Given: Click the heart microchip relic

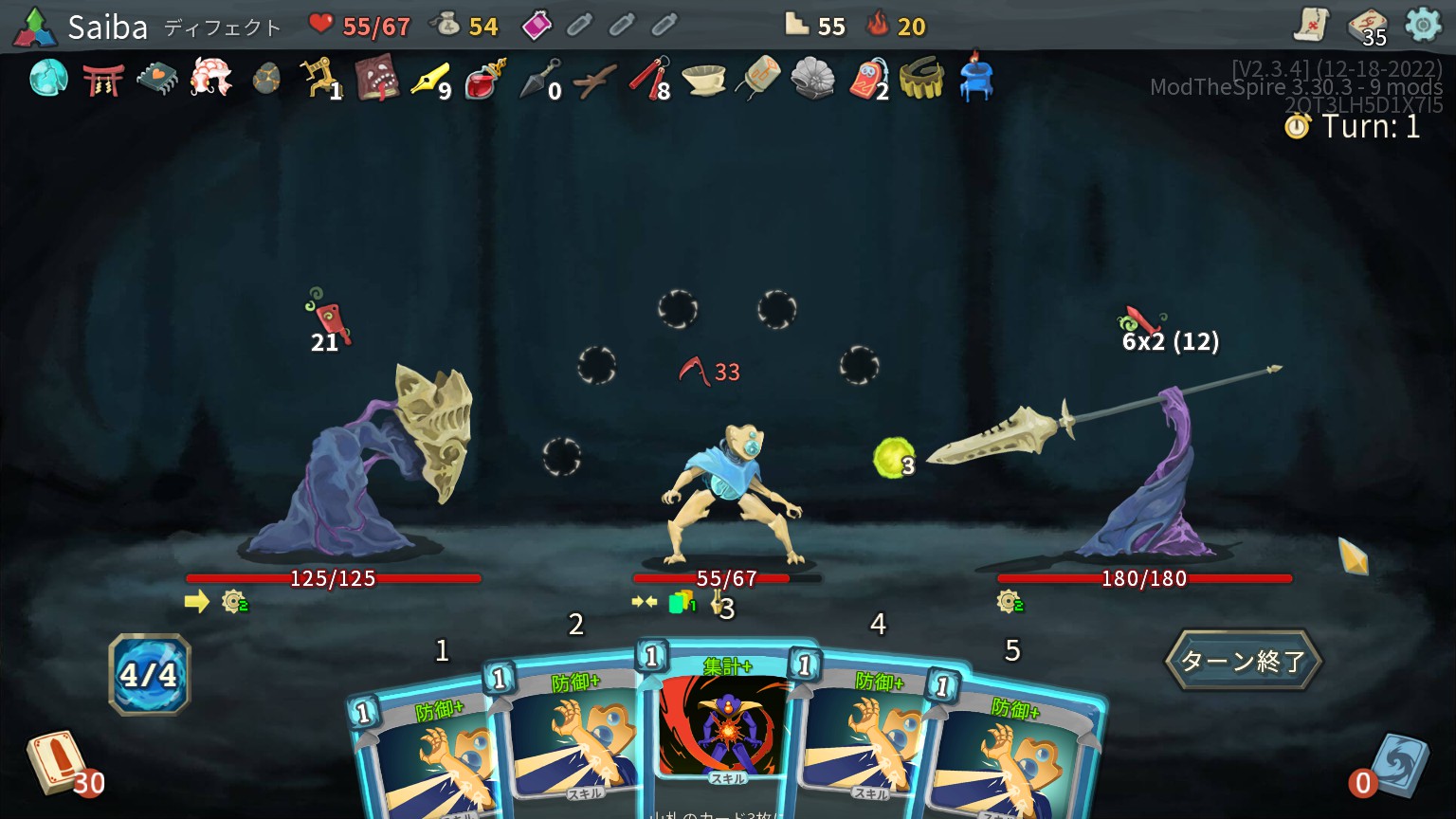Looking at the screenshot, I should click(157, 79).
